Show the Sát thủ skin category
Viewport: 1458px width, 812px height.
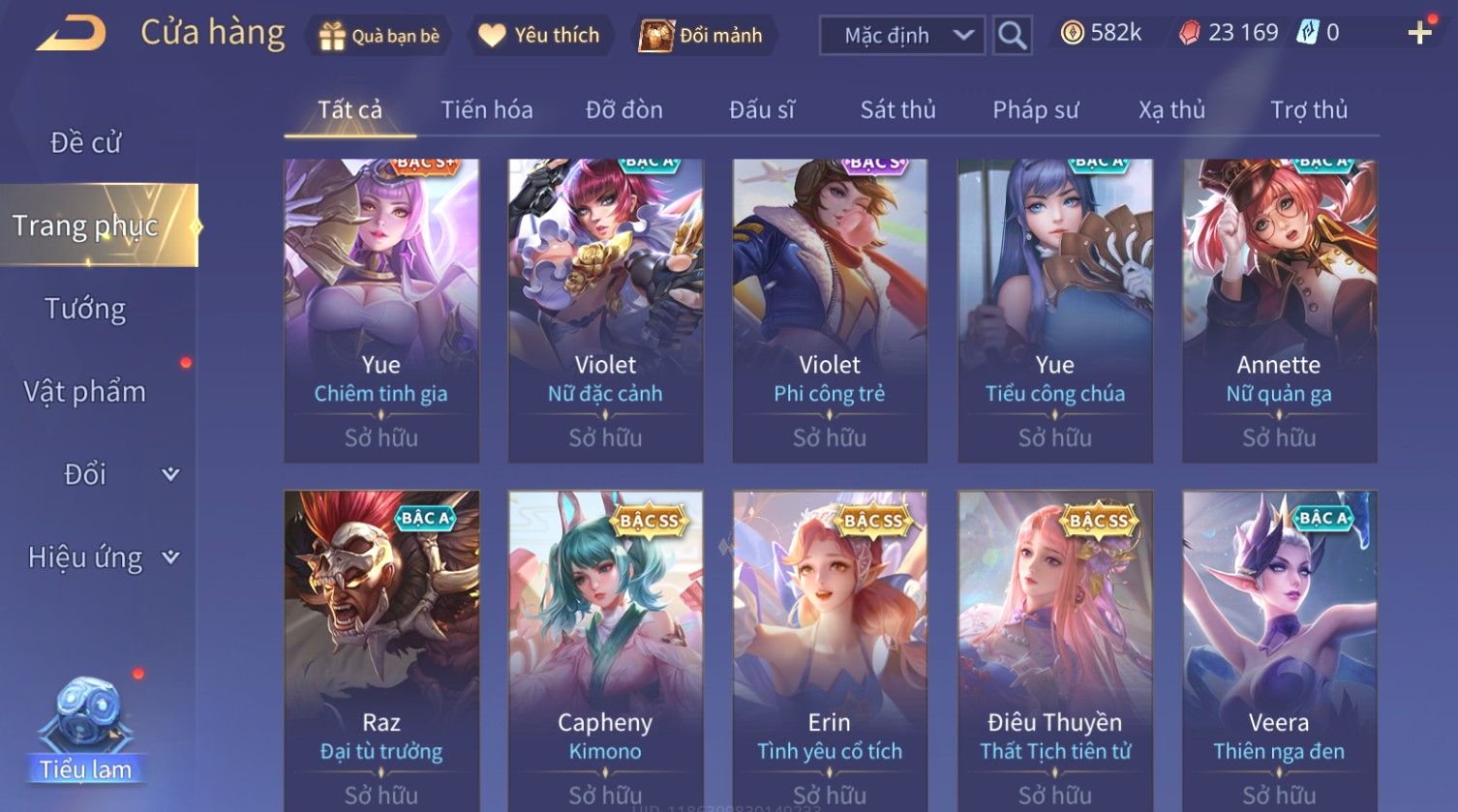(x=897, y=110)
